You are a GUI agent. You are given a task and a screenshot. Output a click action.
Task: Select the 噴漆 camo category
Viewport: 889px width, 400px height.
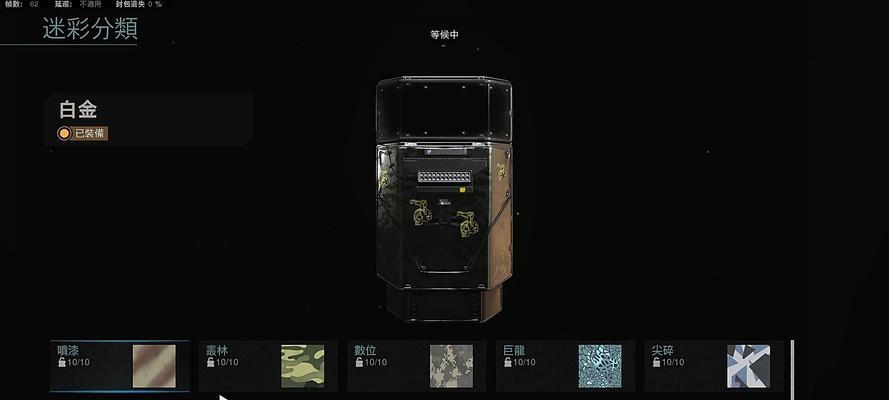click(120, 365)
